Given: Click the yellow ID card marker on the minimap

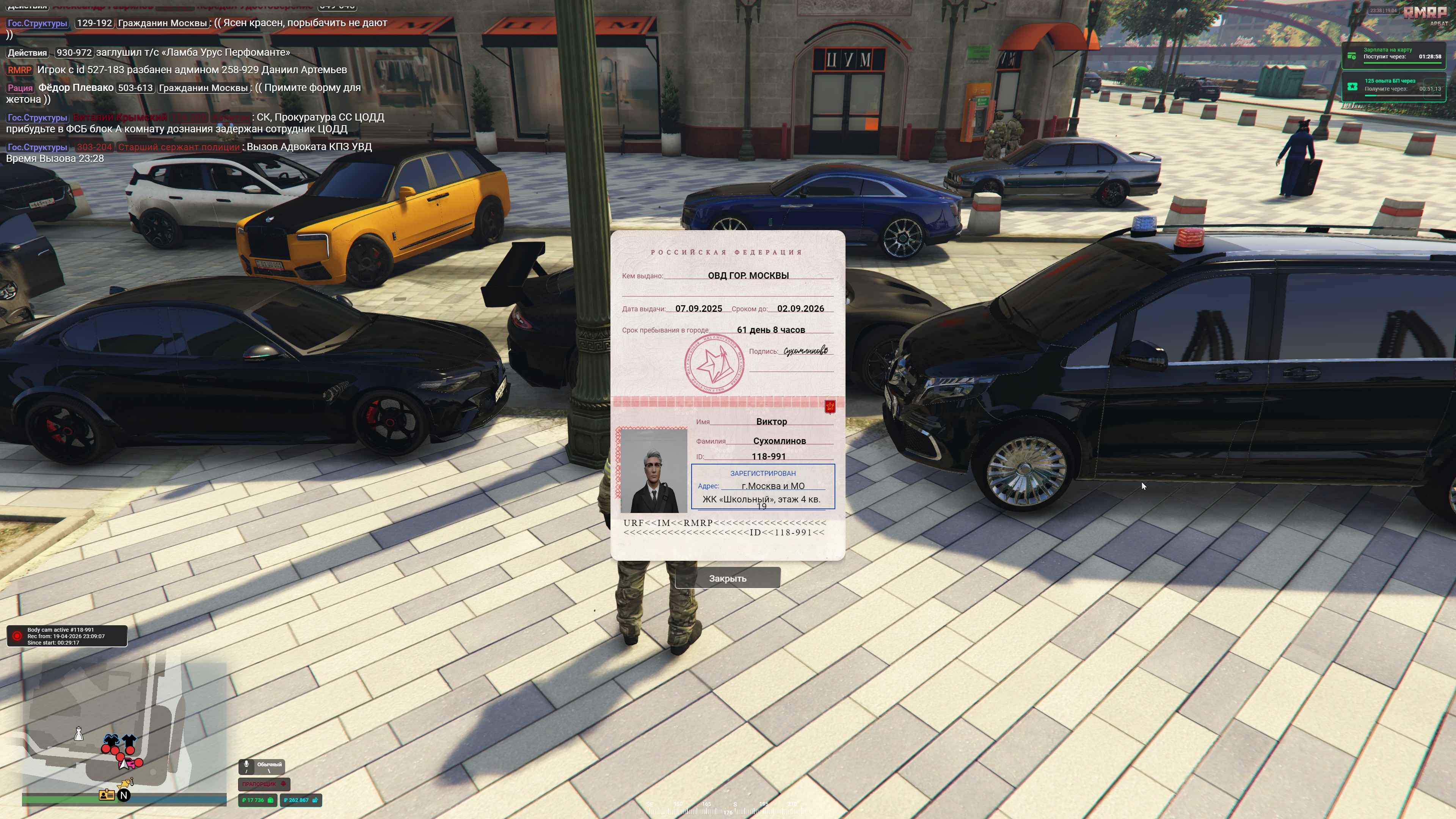Looking at the screenshot, I should click(106, 795).
